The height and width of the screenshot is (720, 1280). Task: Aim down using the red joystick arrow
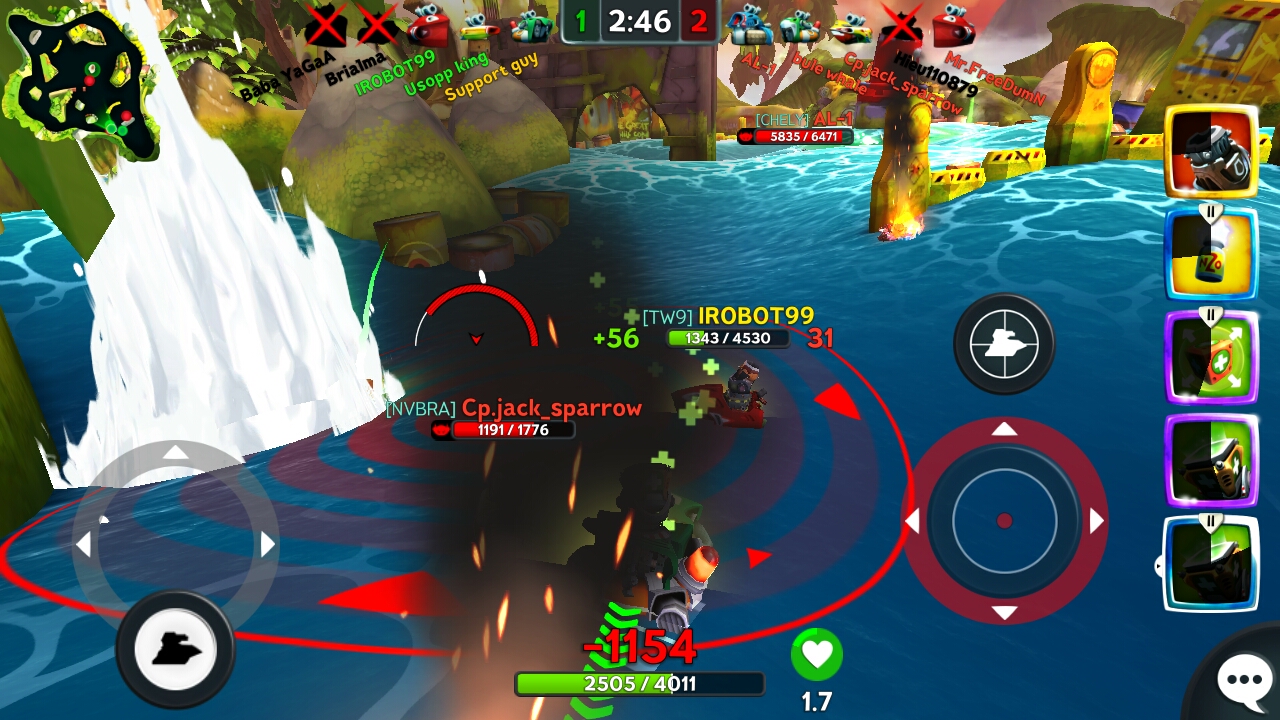[1005, 613]
